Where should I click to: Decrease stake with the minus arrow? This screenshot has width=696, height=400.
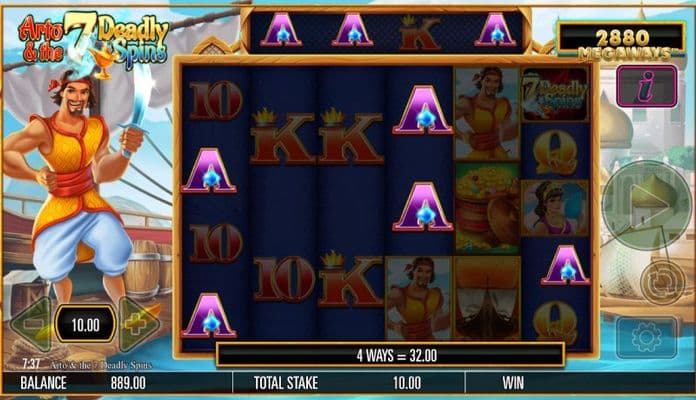click(29, 324)
